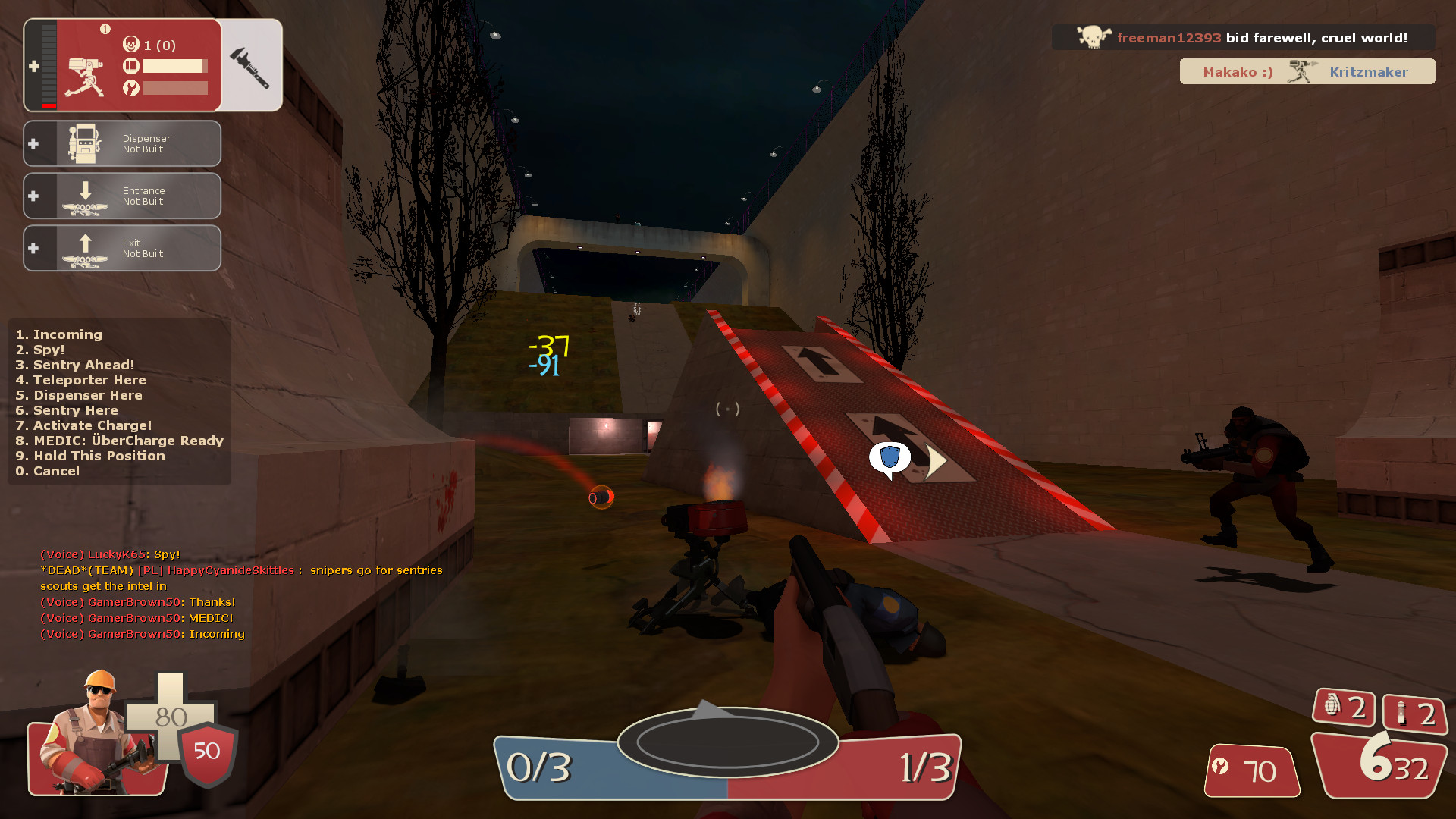
Task: Select the Dispenser icon labeled Not Built
Action: point(83,143)
